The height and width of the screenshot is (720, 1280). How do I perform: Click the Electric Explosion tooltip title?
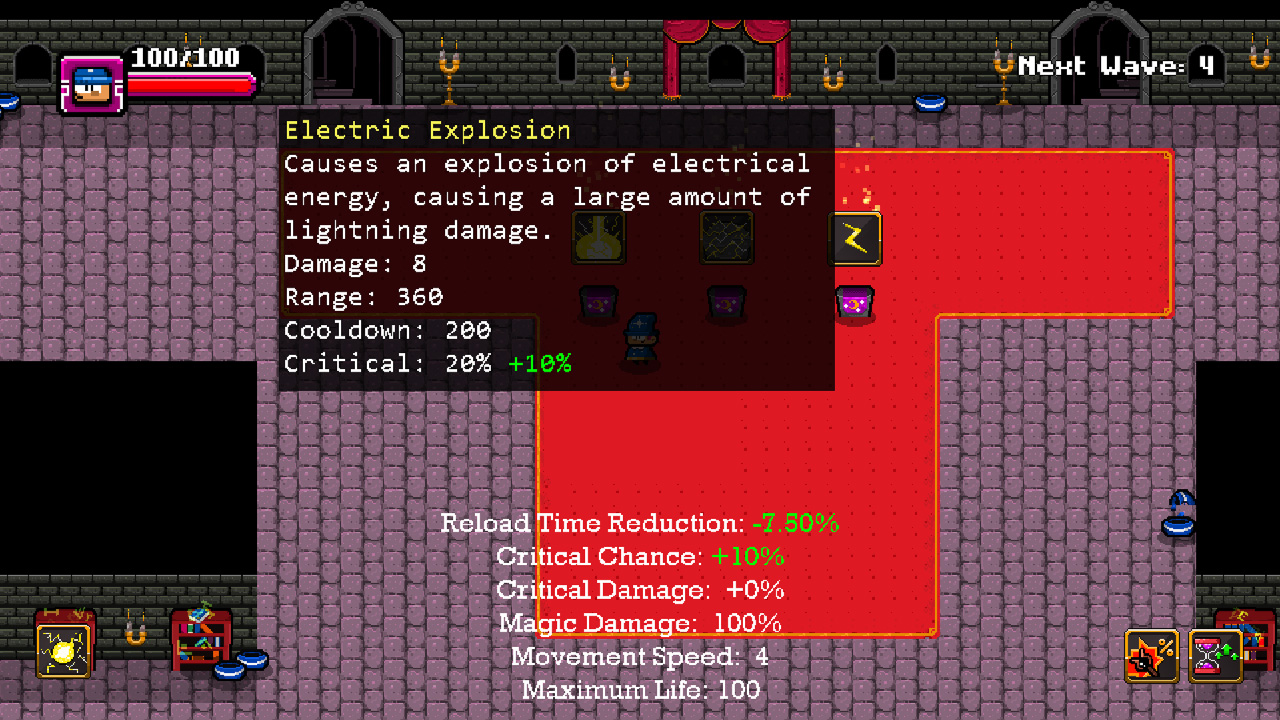430,130
